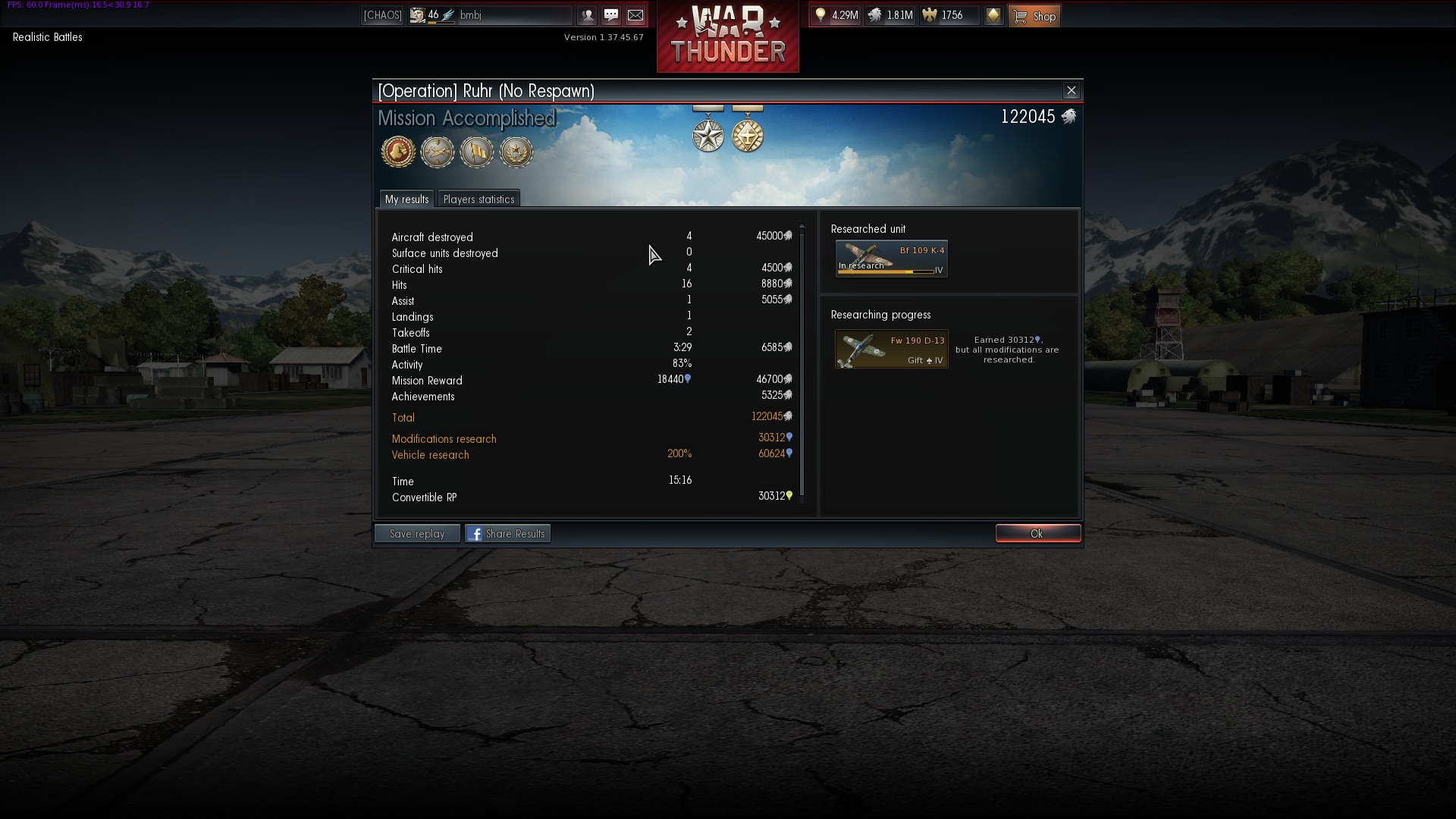Select the My results tab

[x=406, y=199]
